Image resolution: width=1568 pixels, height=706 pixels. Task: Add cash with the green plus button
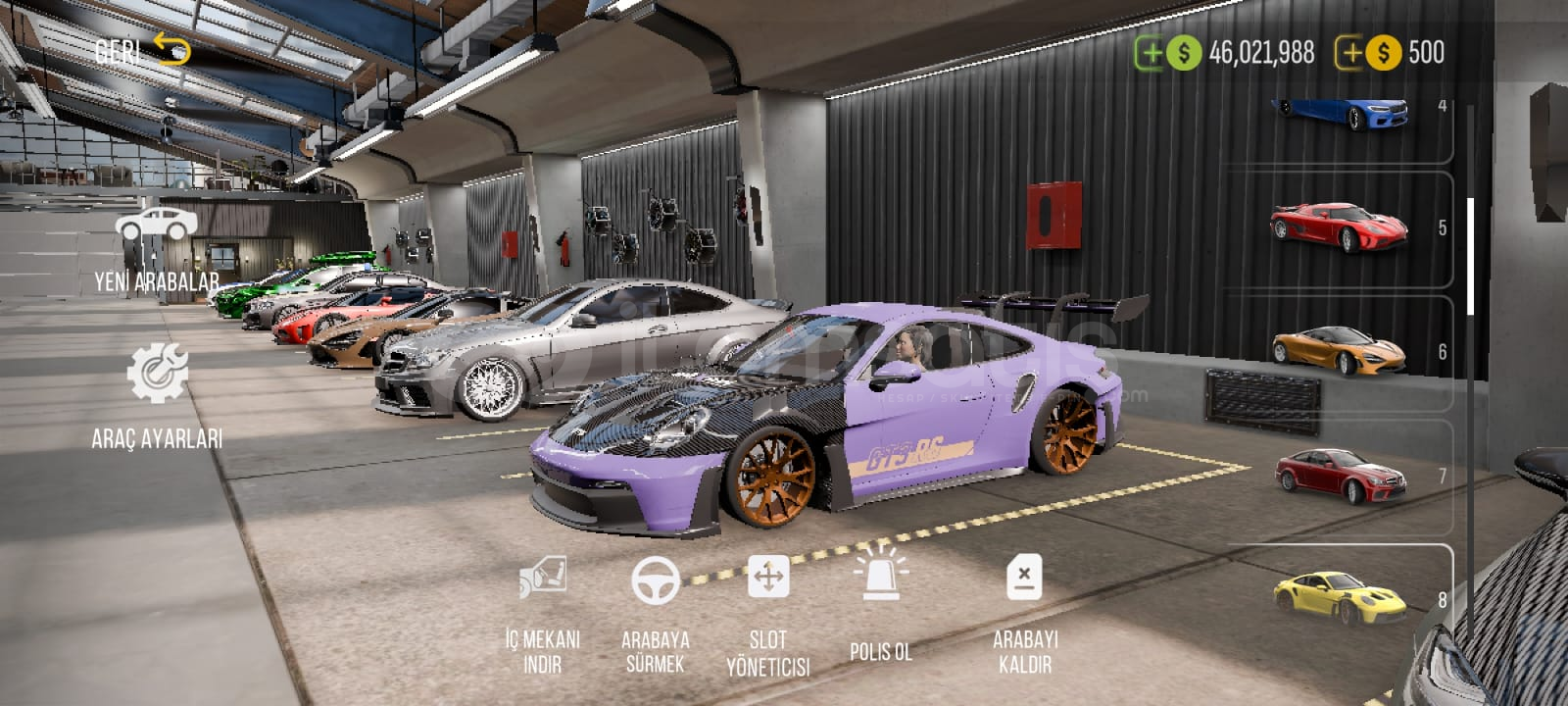pyautogui.click(x=1151, y=53)
